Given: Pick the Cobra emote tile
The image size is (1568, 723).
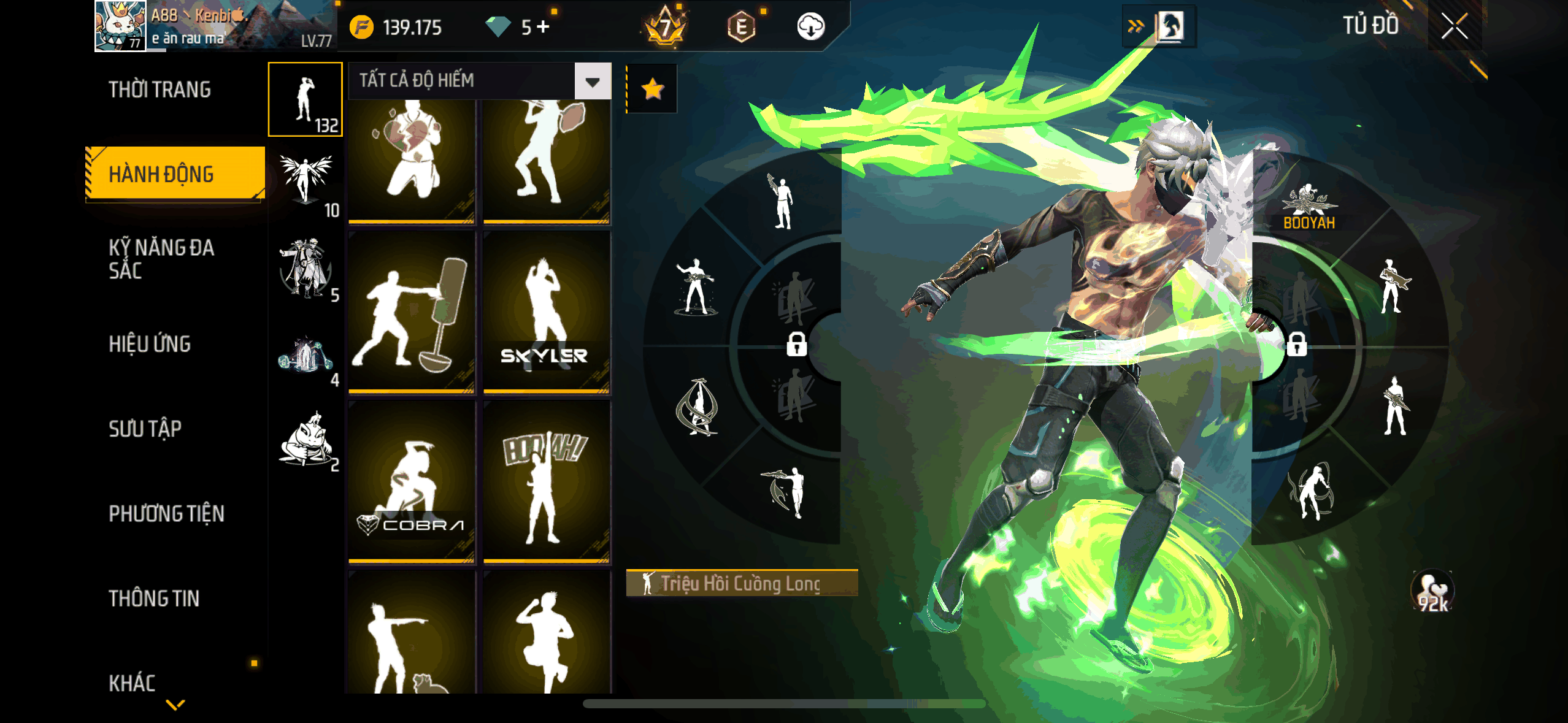Looking at the screenshot, I should point(412,482).
